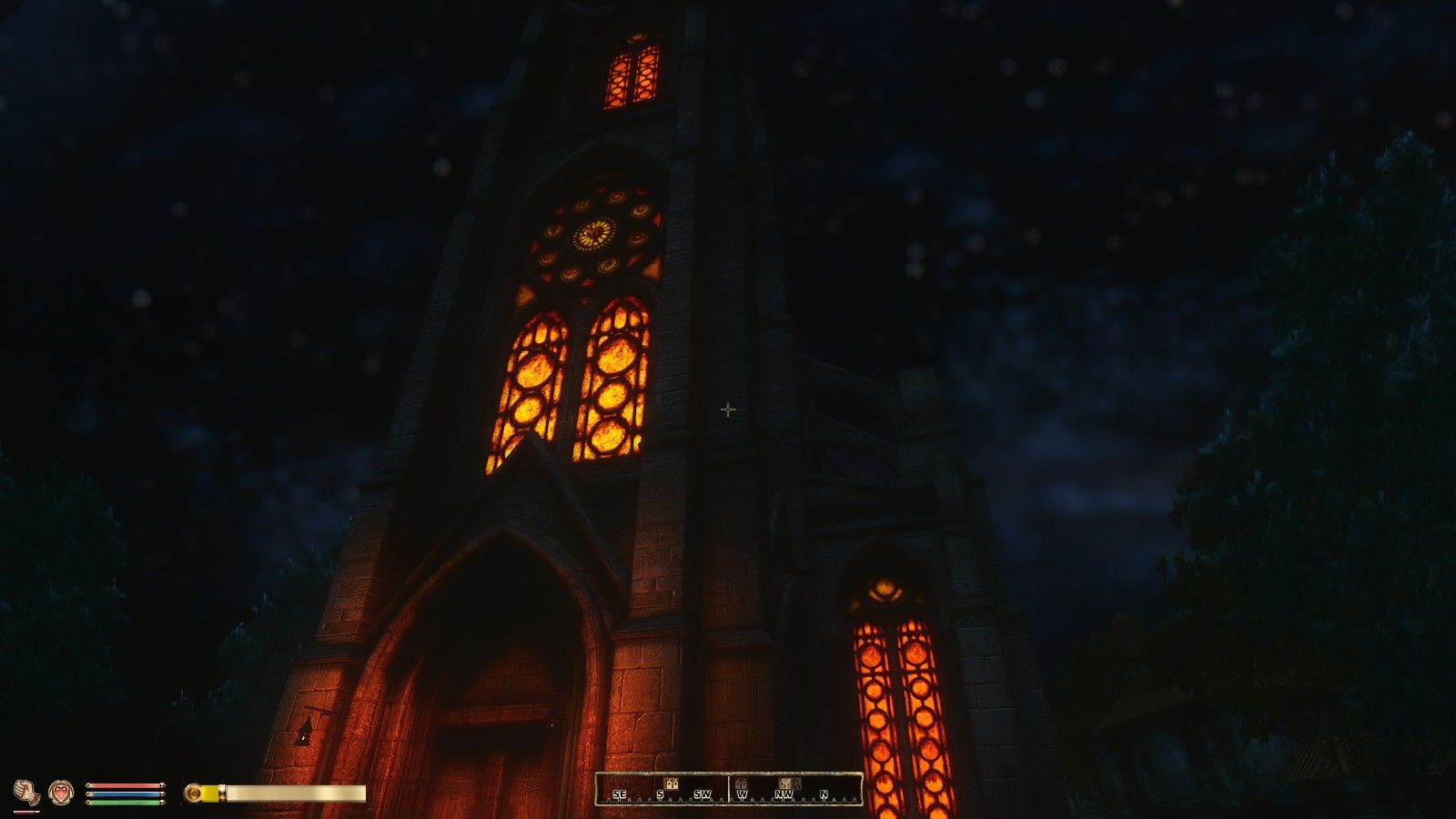The height and width of the screenshot is (819, 1456).
Task: Select the highlighted chapel marker above NW
Action: click(x=785, y=784)
